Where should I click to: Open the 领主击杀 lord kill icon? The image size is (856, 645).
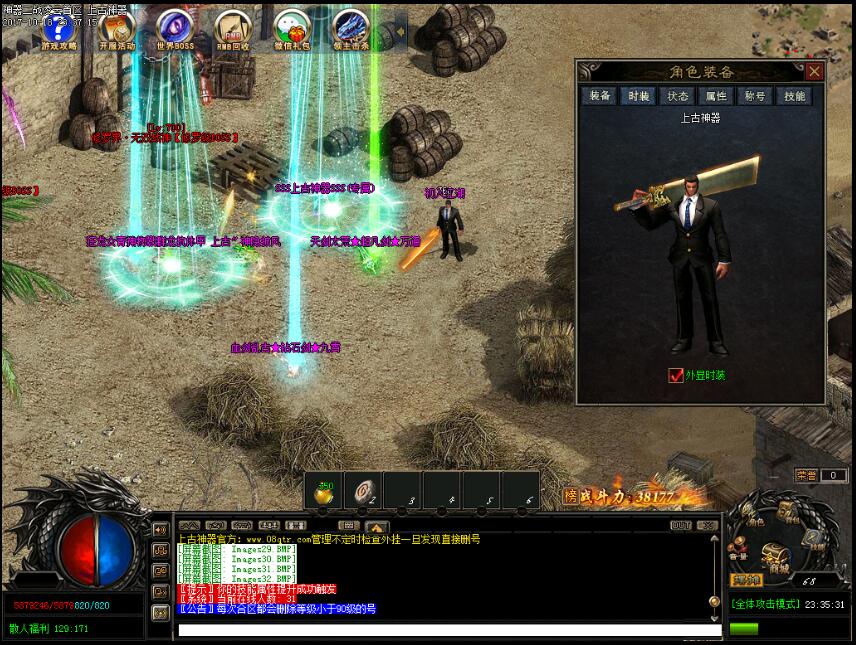click(351, 29)
